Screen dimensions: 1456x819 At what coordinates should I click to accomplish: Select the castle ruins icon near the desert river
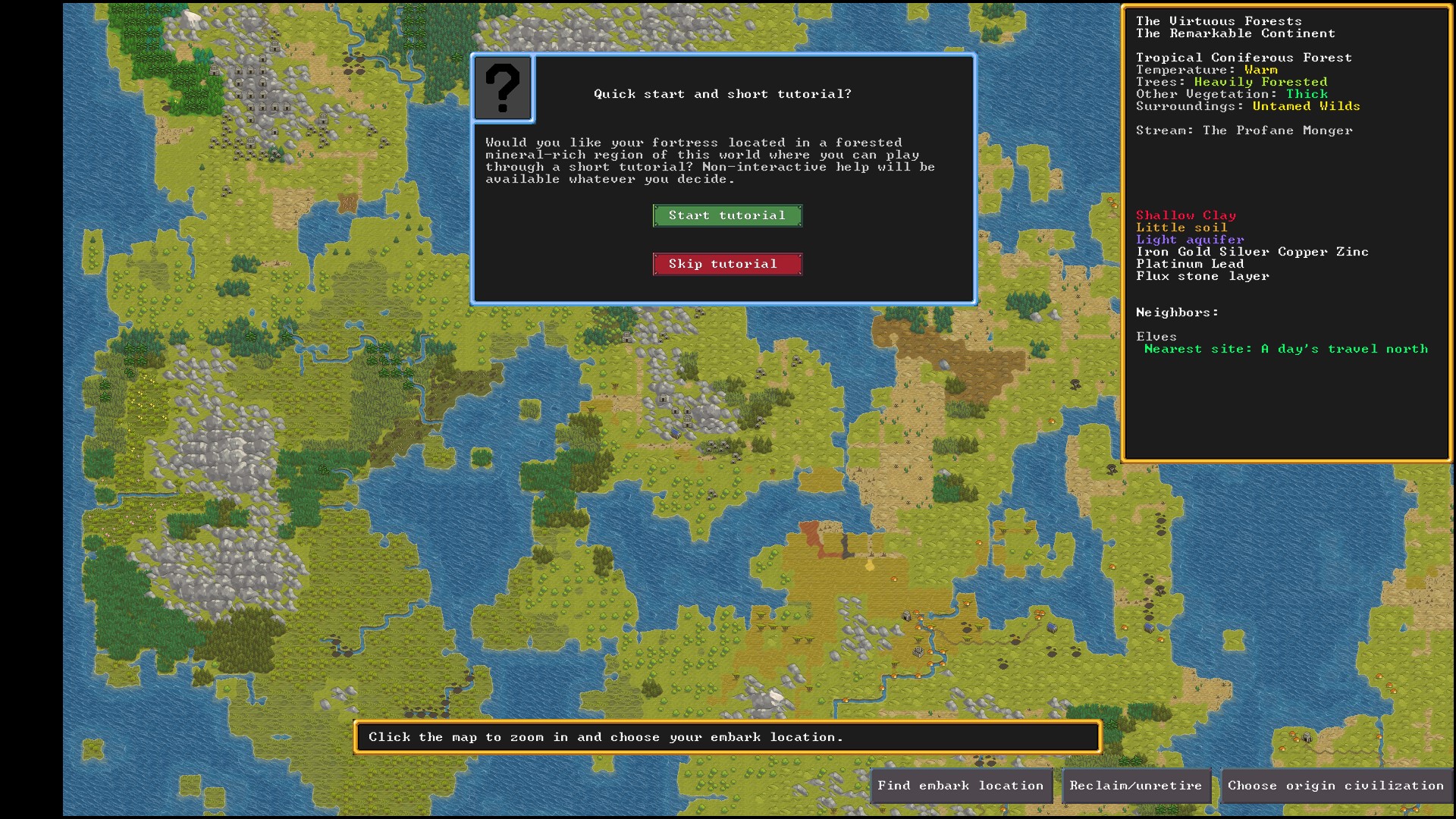click(918, 653)
